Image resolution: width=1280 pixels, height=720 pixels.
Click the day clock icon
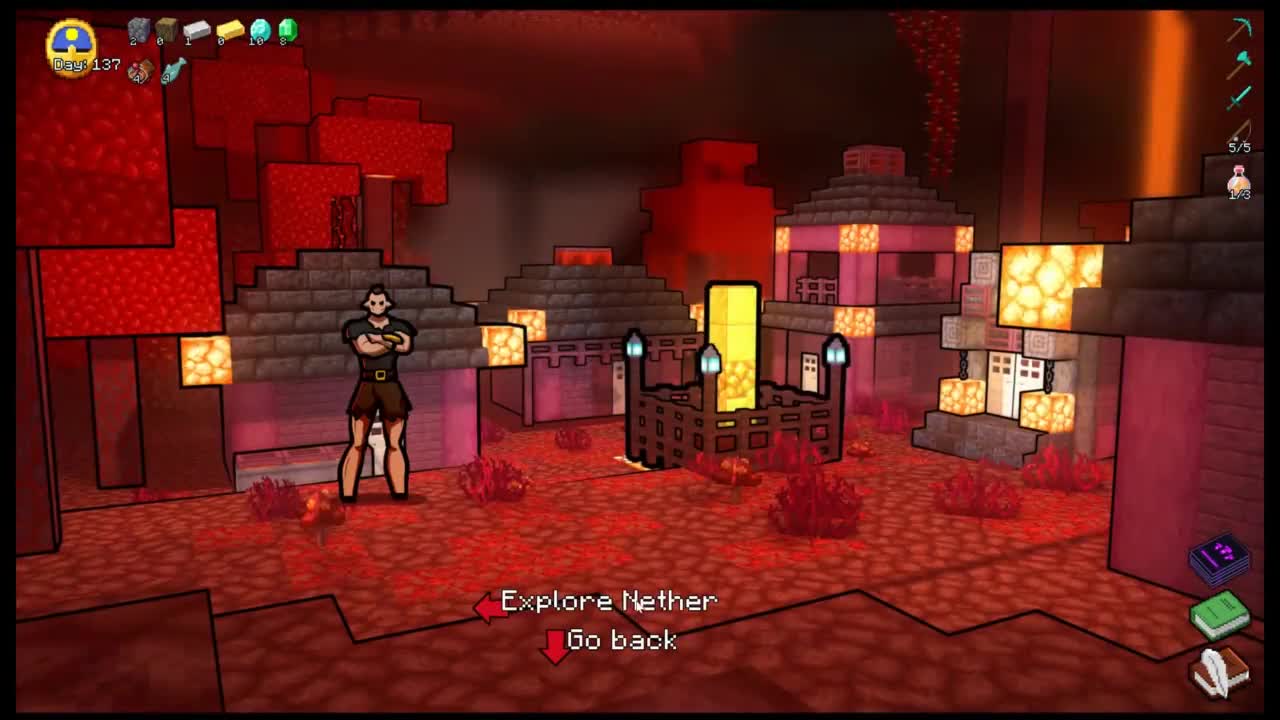pos(71,42)
